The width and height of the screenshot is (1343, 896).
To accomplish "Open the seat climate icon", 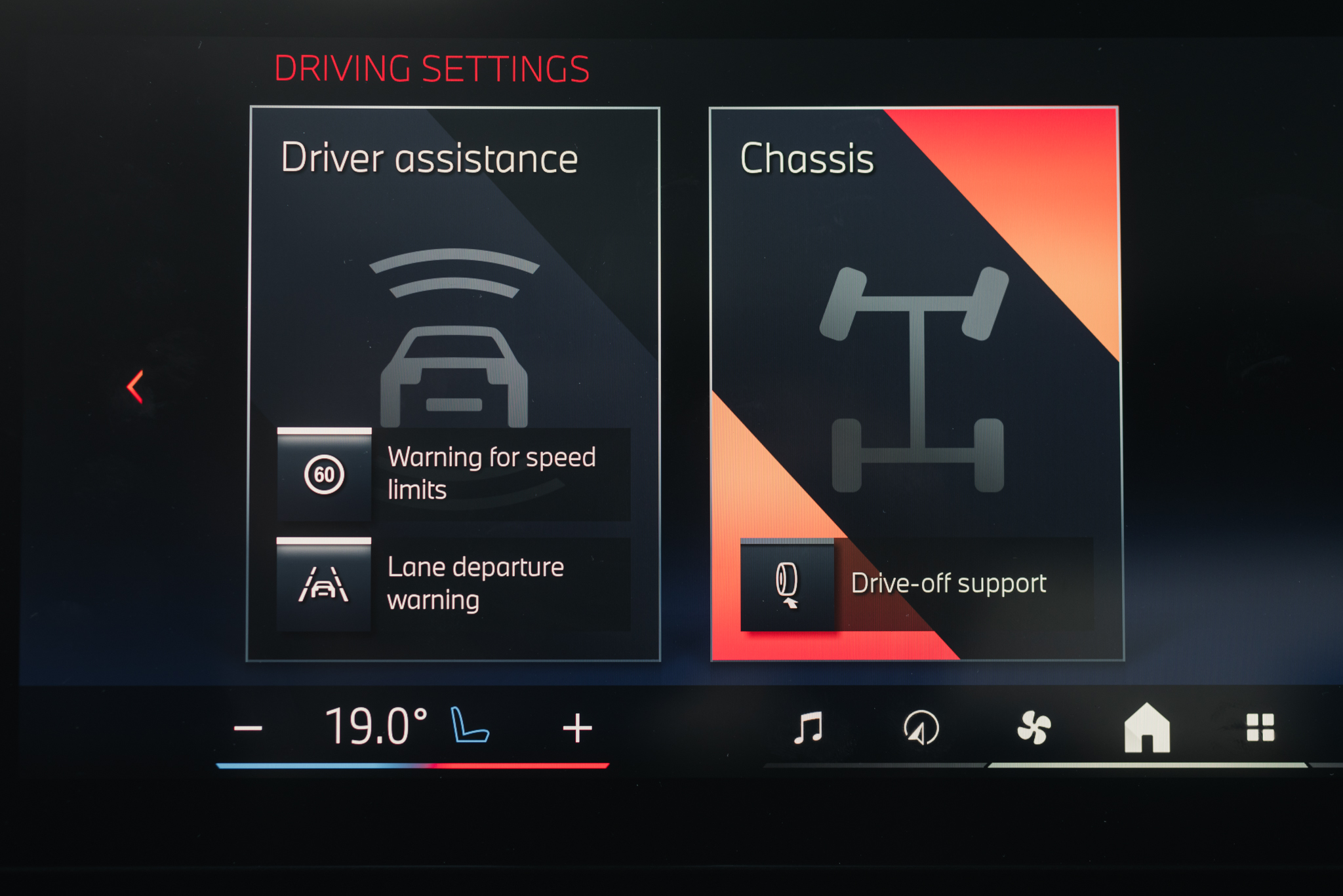I will [x=470, y=726].
